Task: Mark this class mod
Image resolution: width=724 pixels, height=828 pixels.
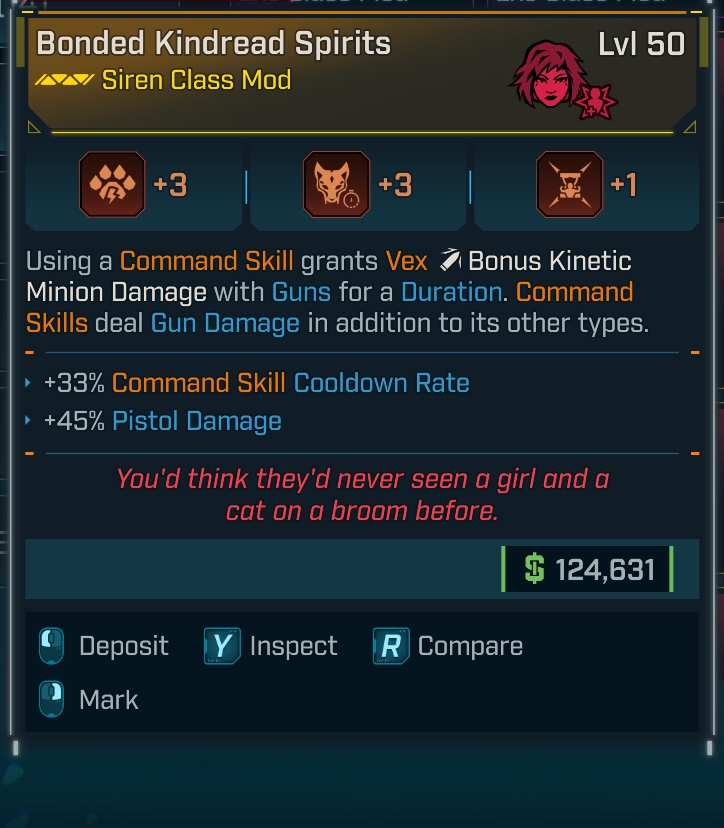Action: [x=89, y=699]
